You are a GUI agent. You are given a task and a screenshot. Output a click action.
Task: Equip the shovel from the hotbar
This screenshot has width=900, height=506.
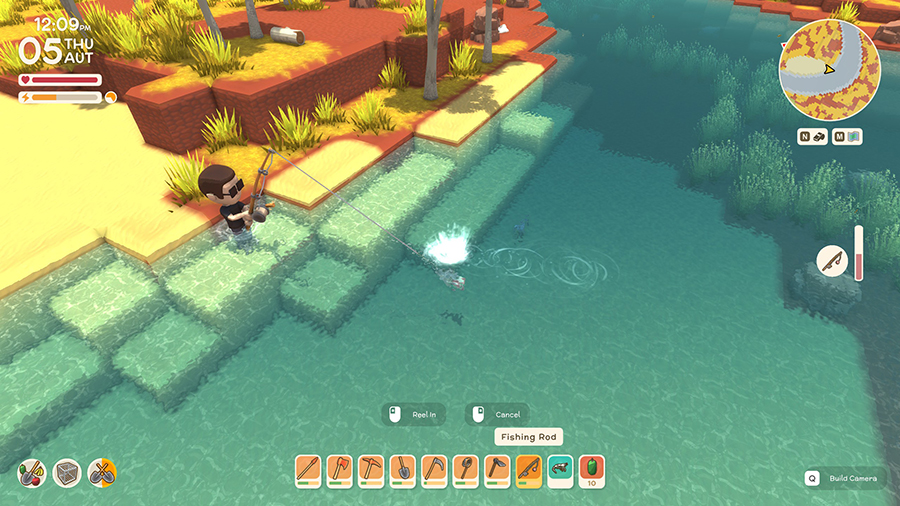tap(403, 470)
